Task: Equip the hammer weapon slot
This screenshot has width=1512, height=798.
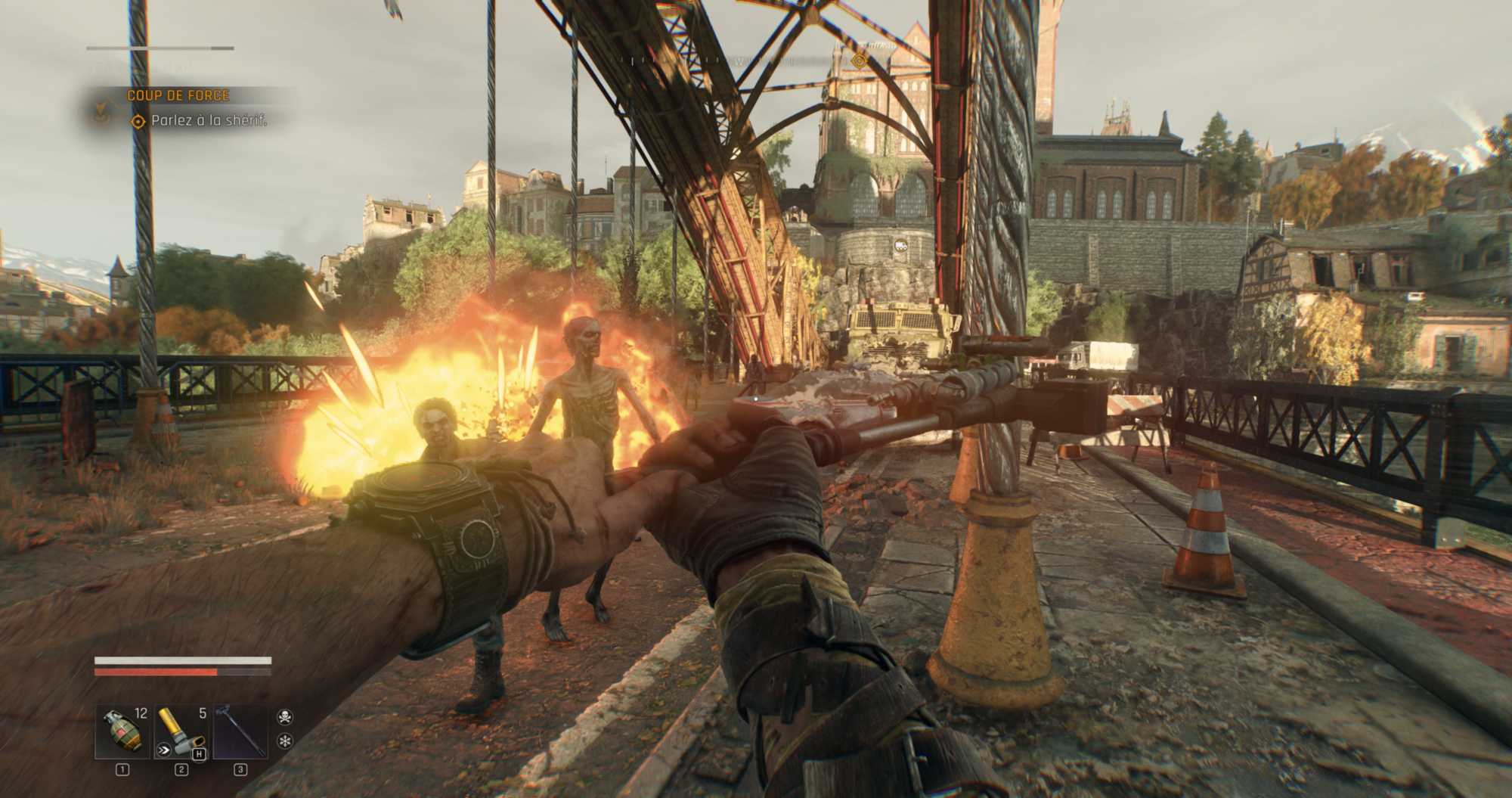Action: point(240,732)
